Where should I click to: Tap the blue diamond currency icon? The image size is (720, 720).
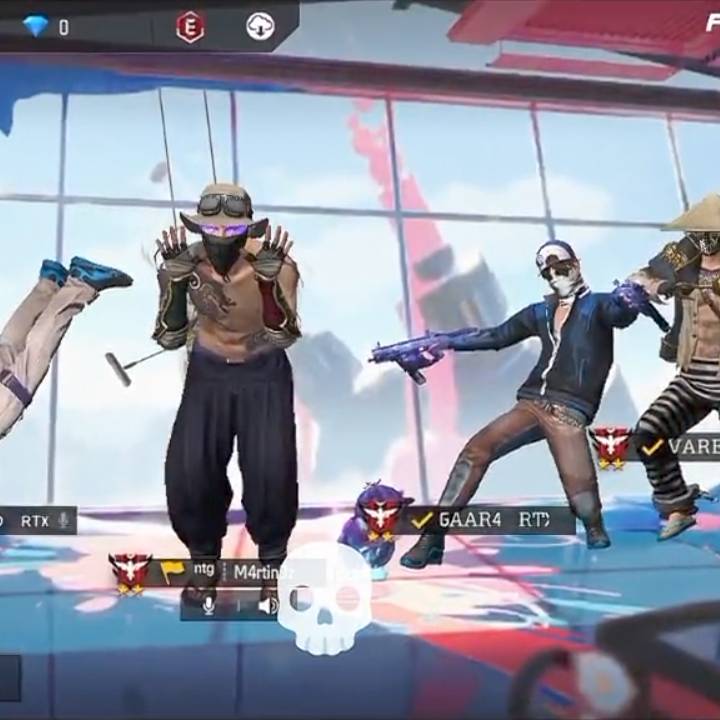[36, 26]
